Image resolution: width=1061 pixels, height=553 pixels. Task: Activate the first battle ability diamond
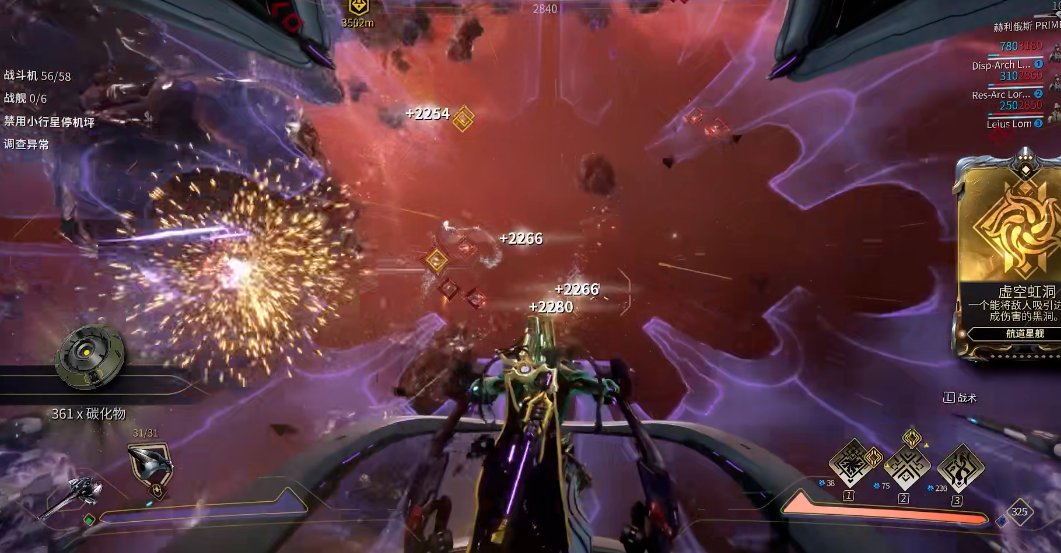(849, 464)
